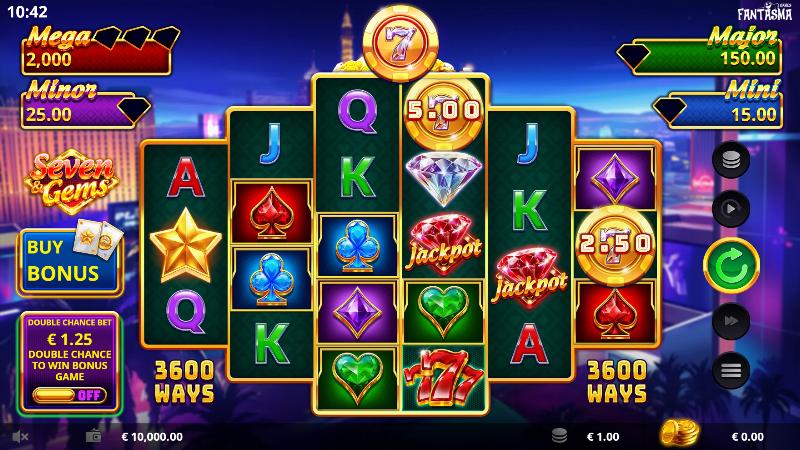The width and height of the screenshot is (800, 450).
Task: Start autoplay with the play icon
Action: [x=731, y=209]
